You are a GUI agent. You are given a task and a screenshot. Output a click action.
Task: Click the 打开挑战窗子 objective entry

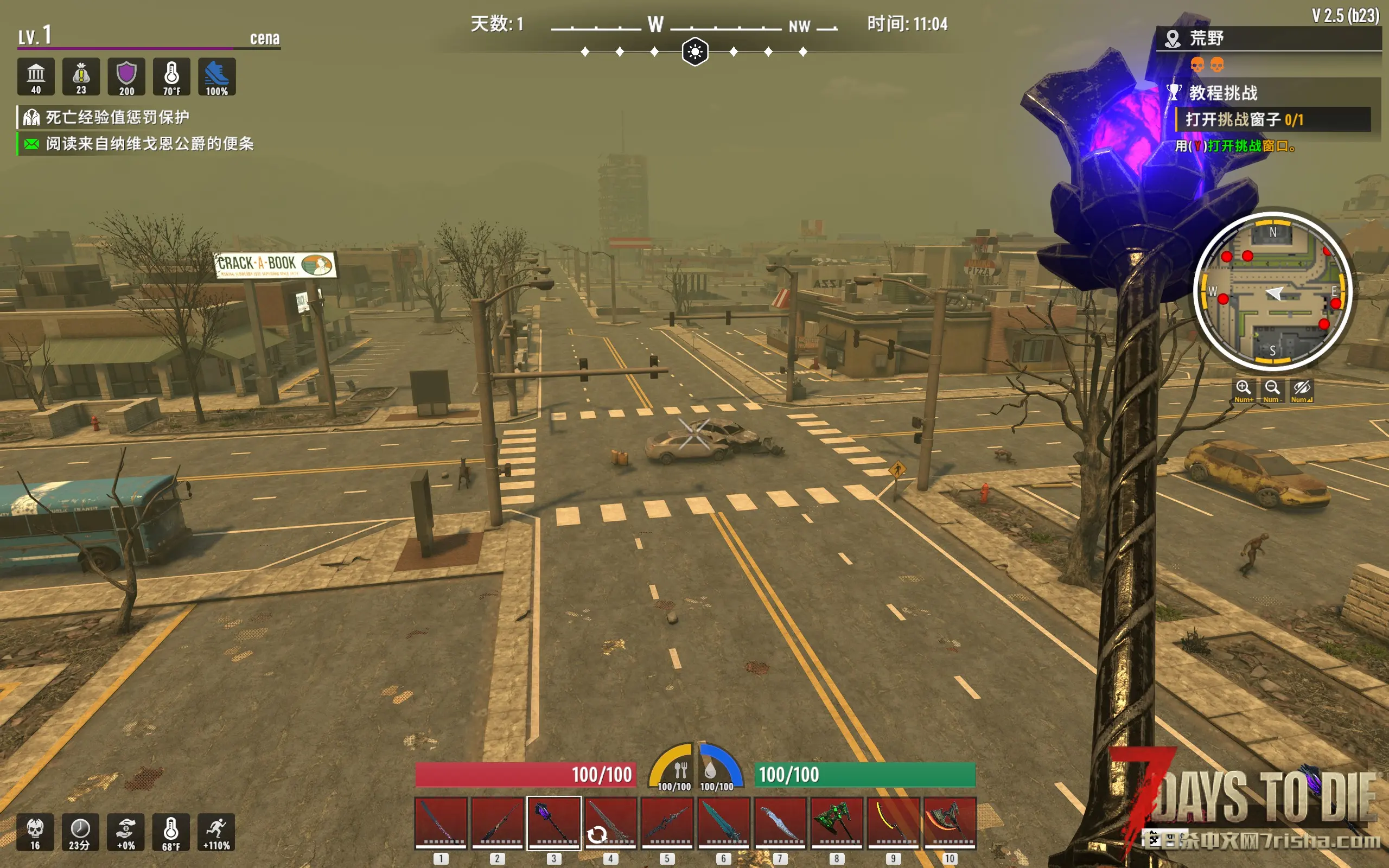pyautogui.click(x=1244, y=119)
